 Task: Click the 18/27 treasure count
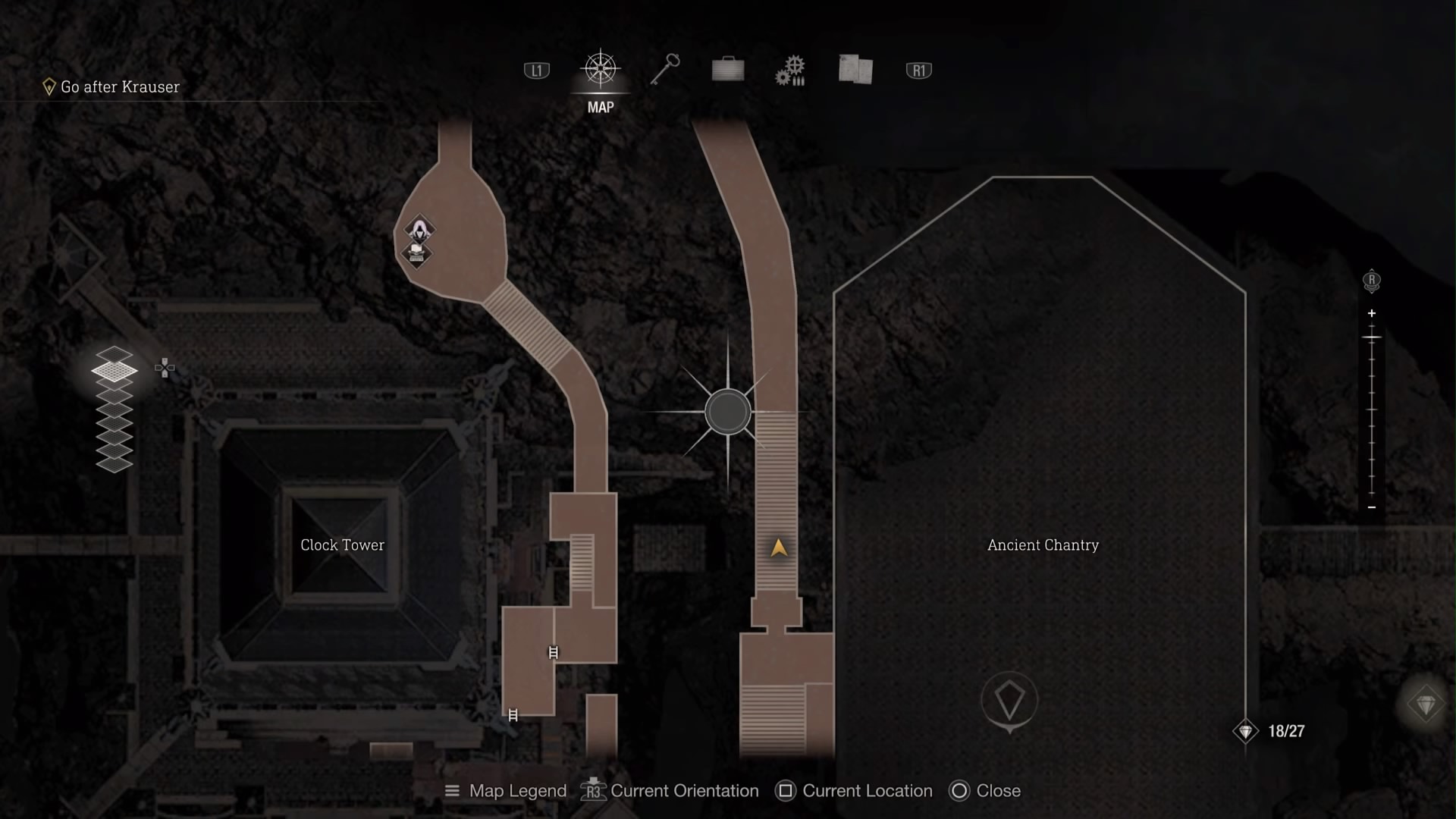[1285, 731]
